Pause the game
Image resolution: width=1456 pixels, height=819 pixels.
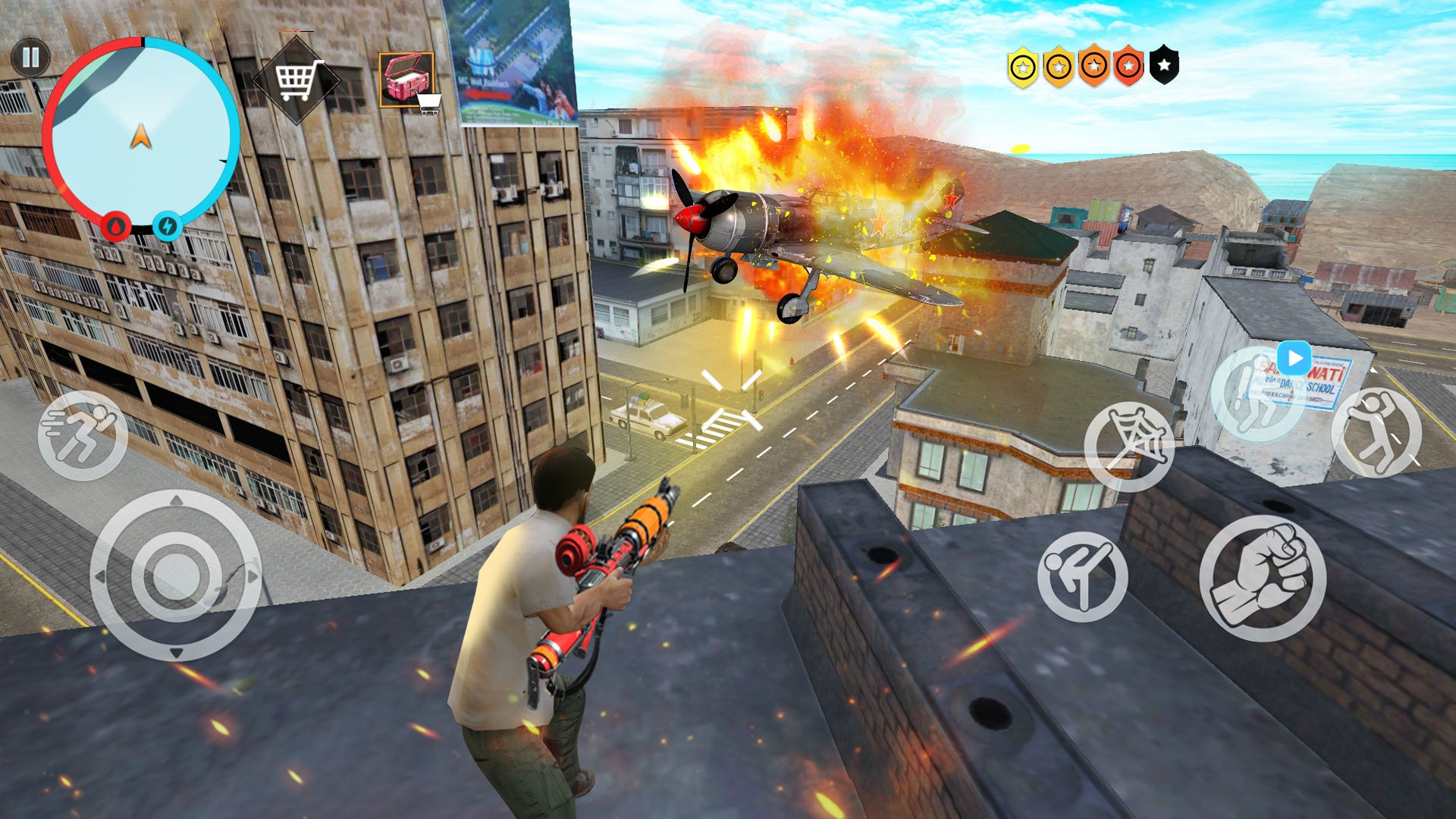30,58
